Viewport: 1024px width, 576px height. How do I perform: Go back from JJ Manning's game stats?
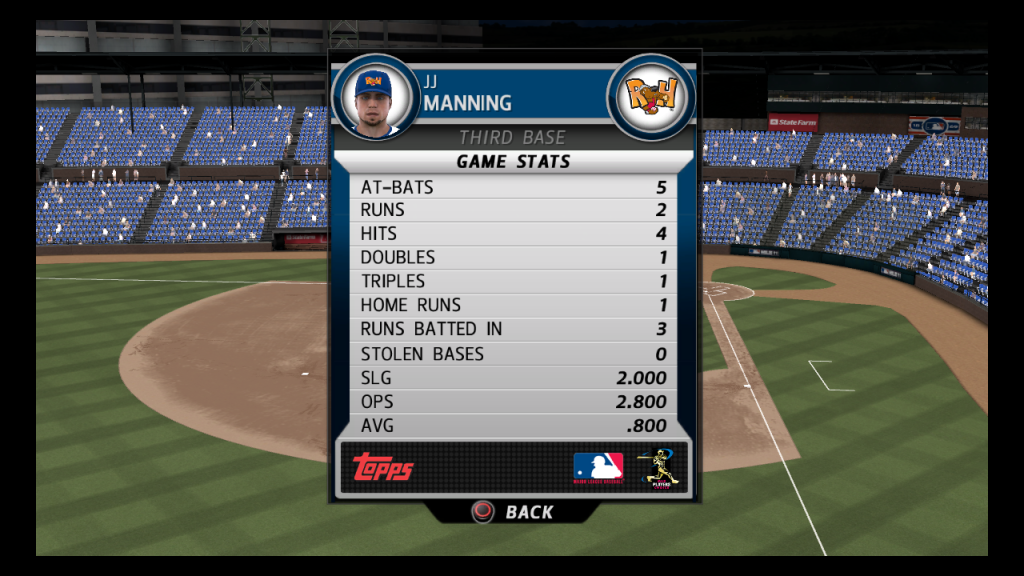click(513, 512)
